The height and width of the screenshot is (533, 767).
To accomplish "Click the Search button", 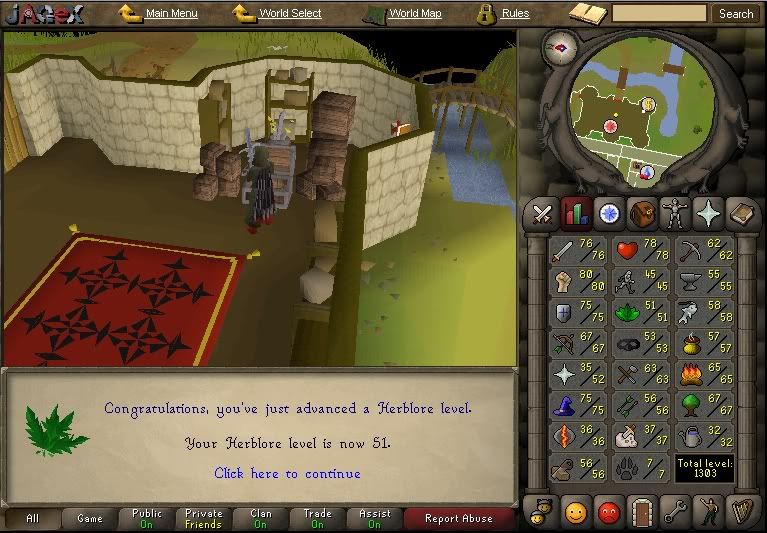I will point(736,14).
